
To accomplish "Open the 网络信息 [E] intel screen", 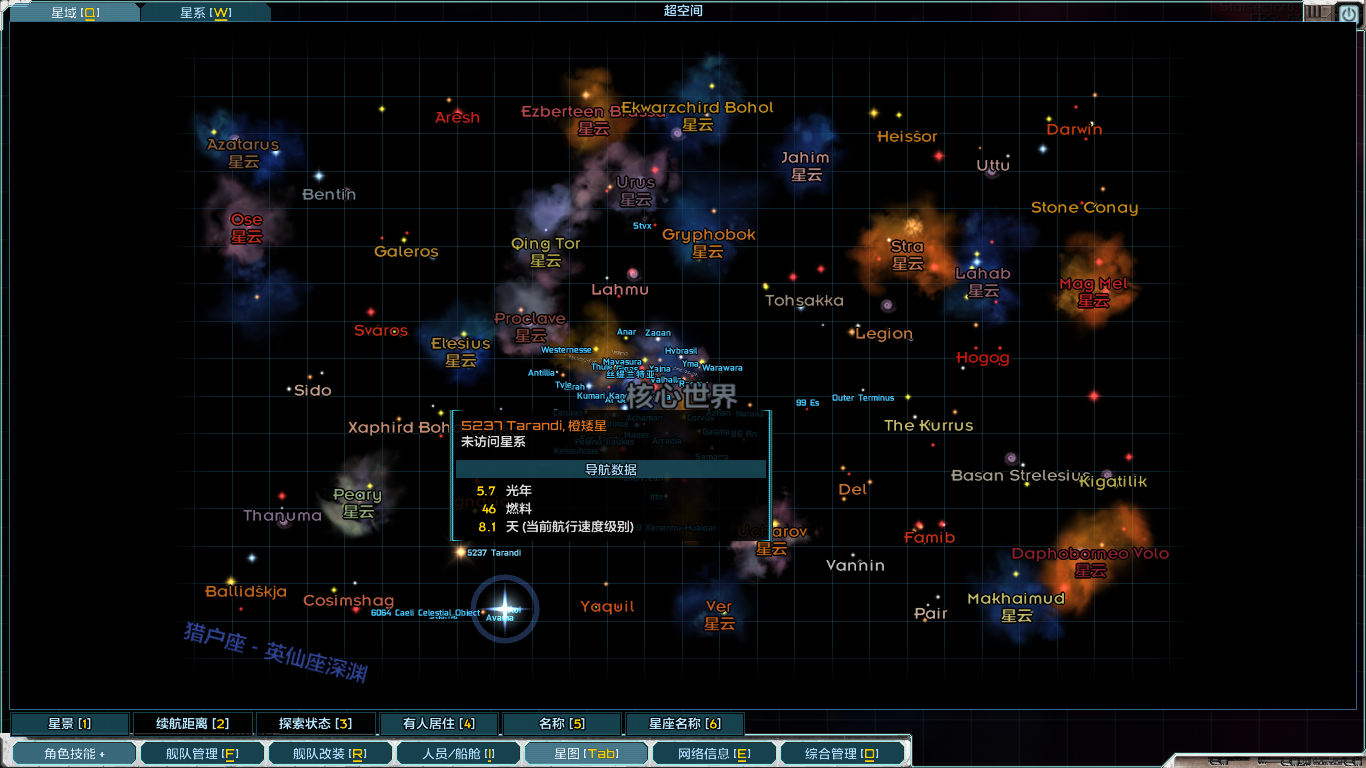I will tap(713, 752).
